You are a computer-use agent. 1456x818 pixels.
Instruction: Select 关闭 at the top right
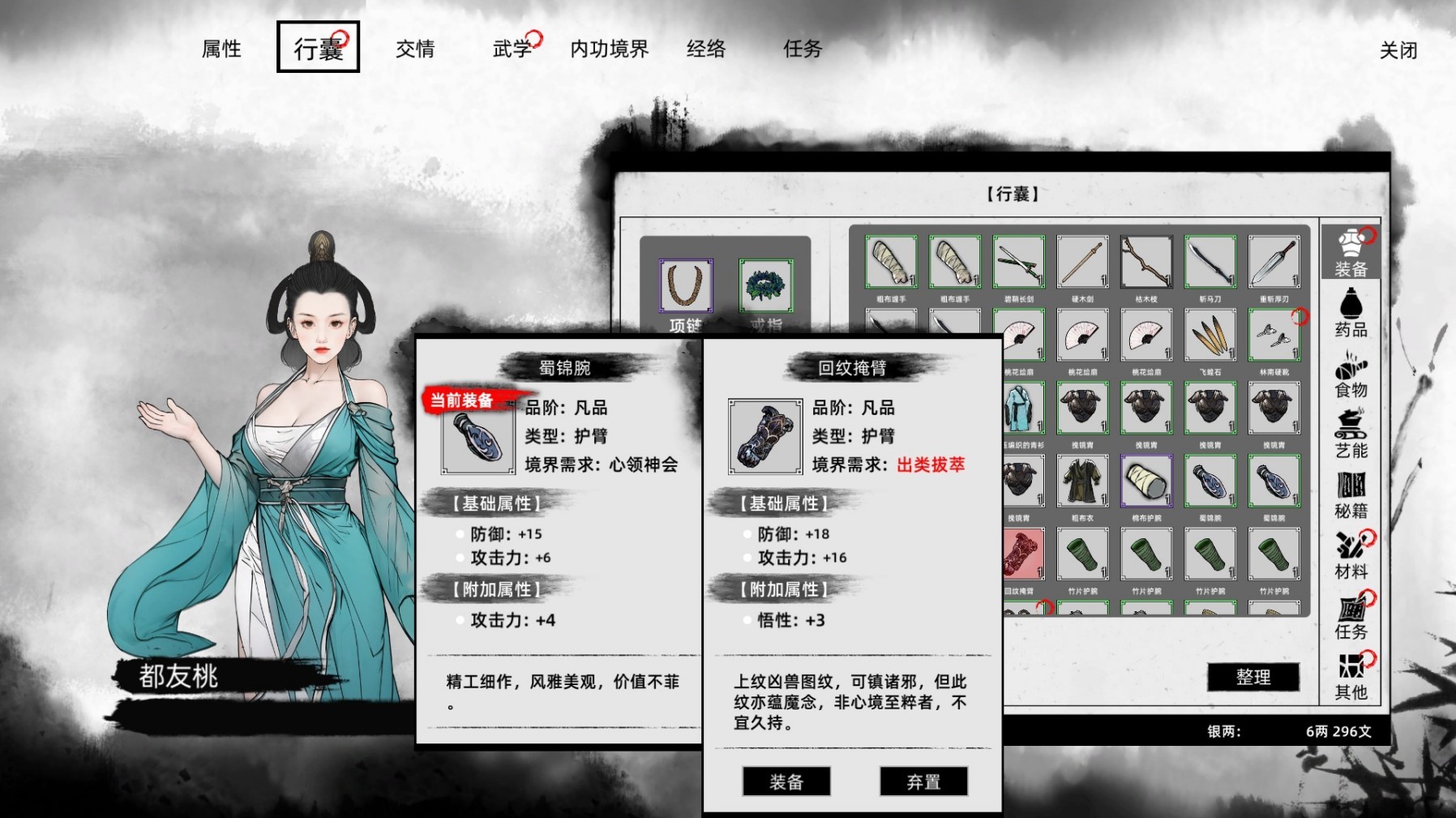coord(1399,49)
